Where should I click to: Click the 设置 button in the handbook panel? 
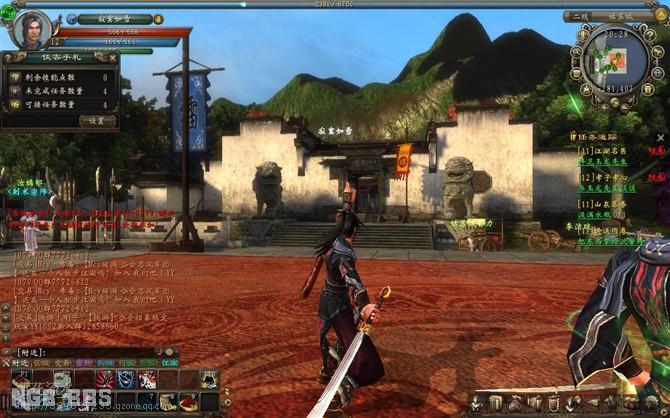coord(97,120)
